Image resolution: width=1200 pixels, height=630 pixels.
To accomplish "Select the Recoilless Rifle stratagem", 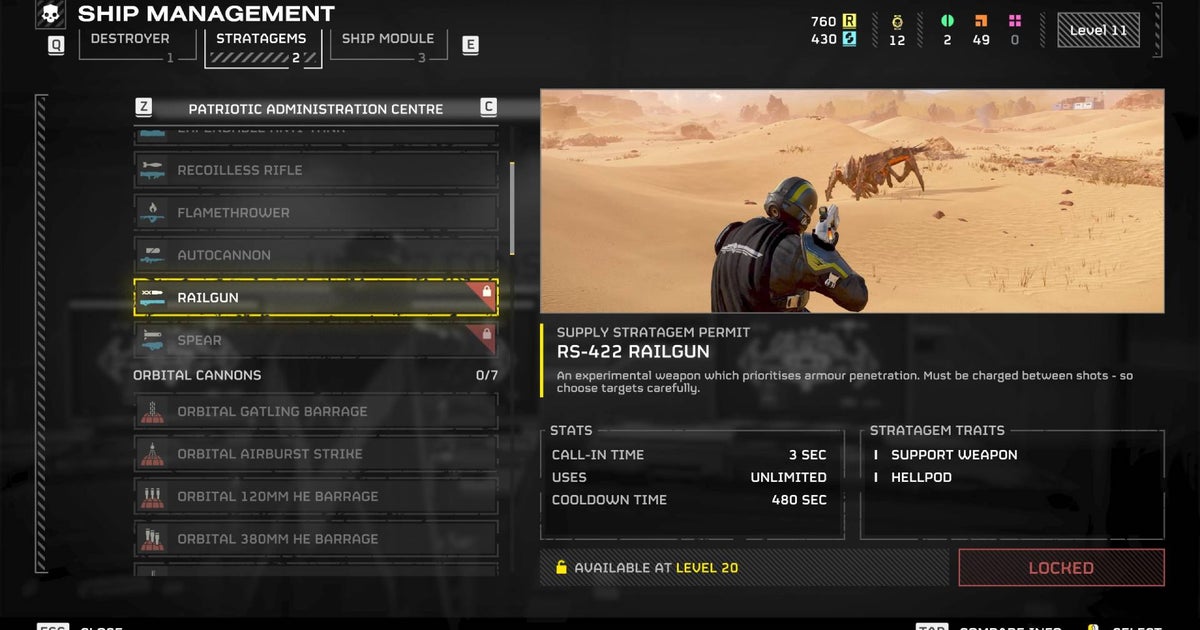I will [316, 170].
